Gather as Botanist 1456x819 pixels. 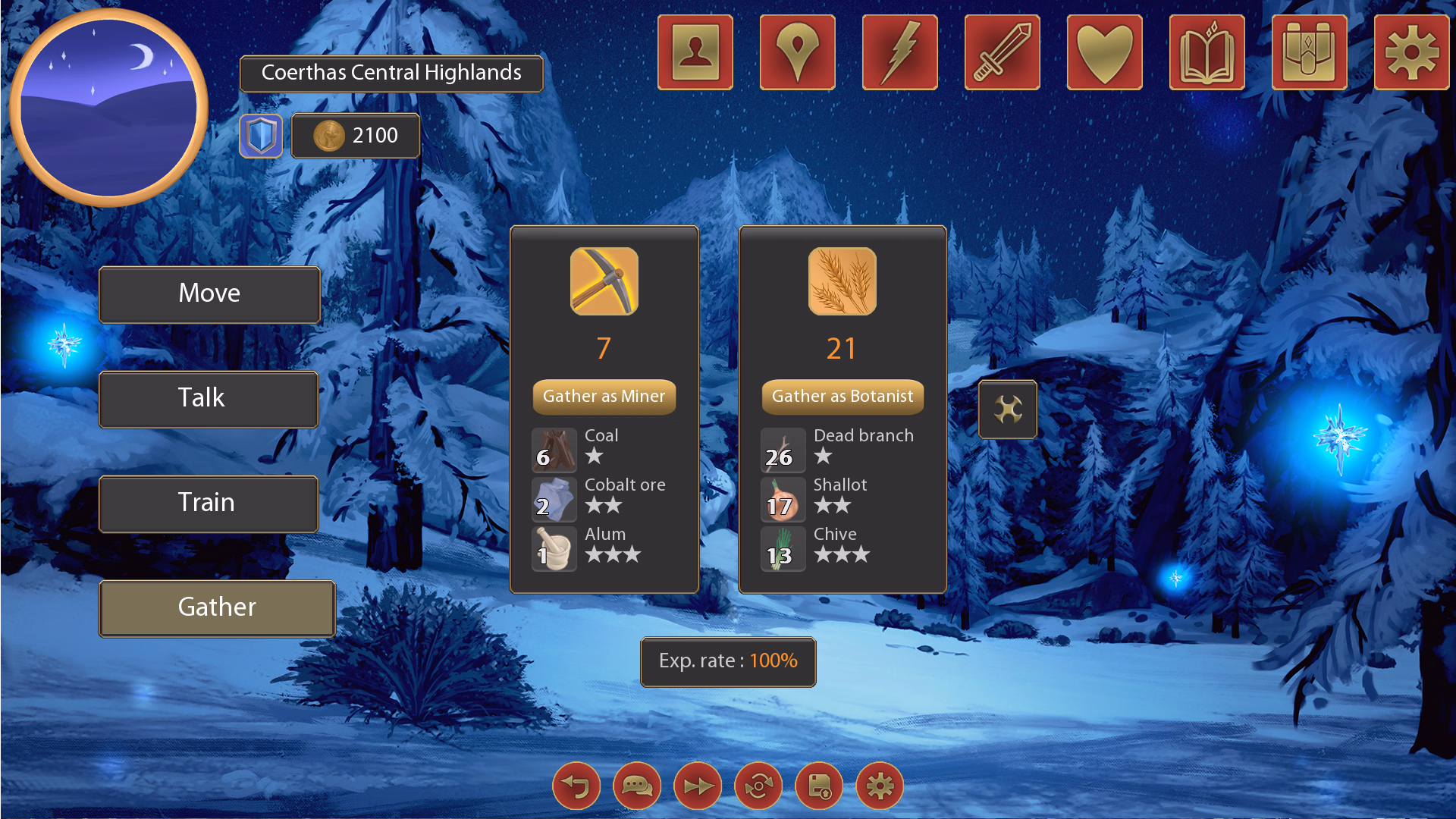tap(842, 397)
